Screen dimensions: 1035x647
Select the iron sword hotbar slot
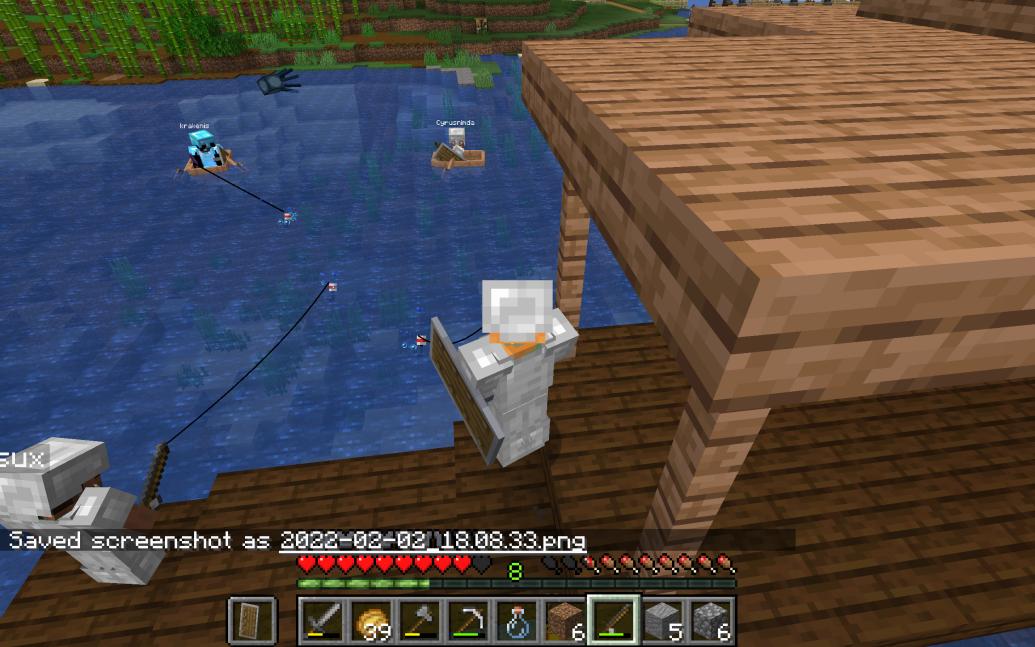pos(322,621)
